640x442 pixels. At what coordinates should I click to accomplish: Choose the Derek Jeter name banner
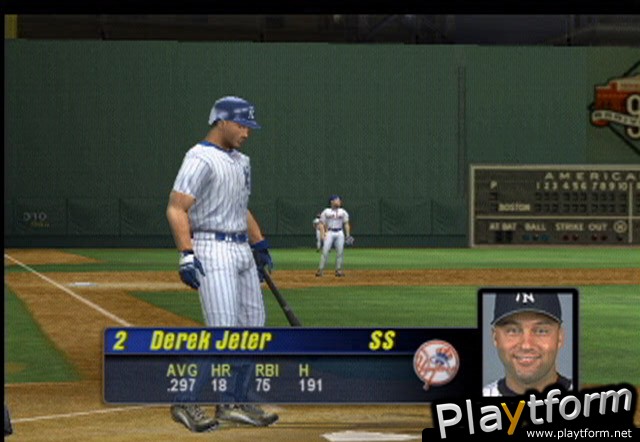coord(211,340)
